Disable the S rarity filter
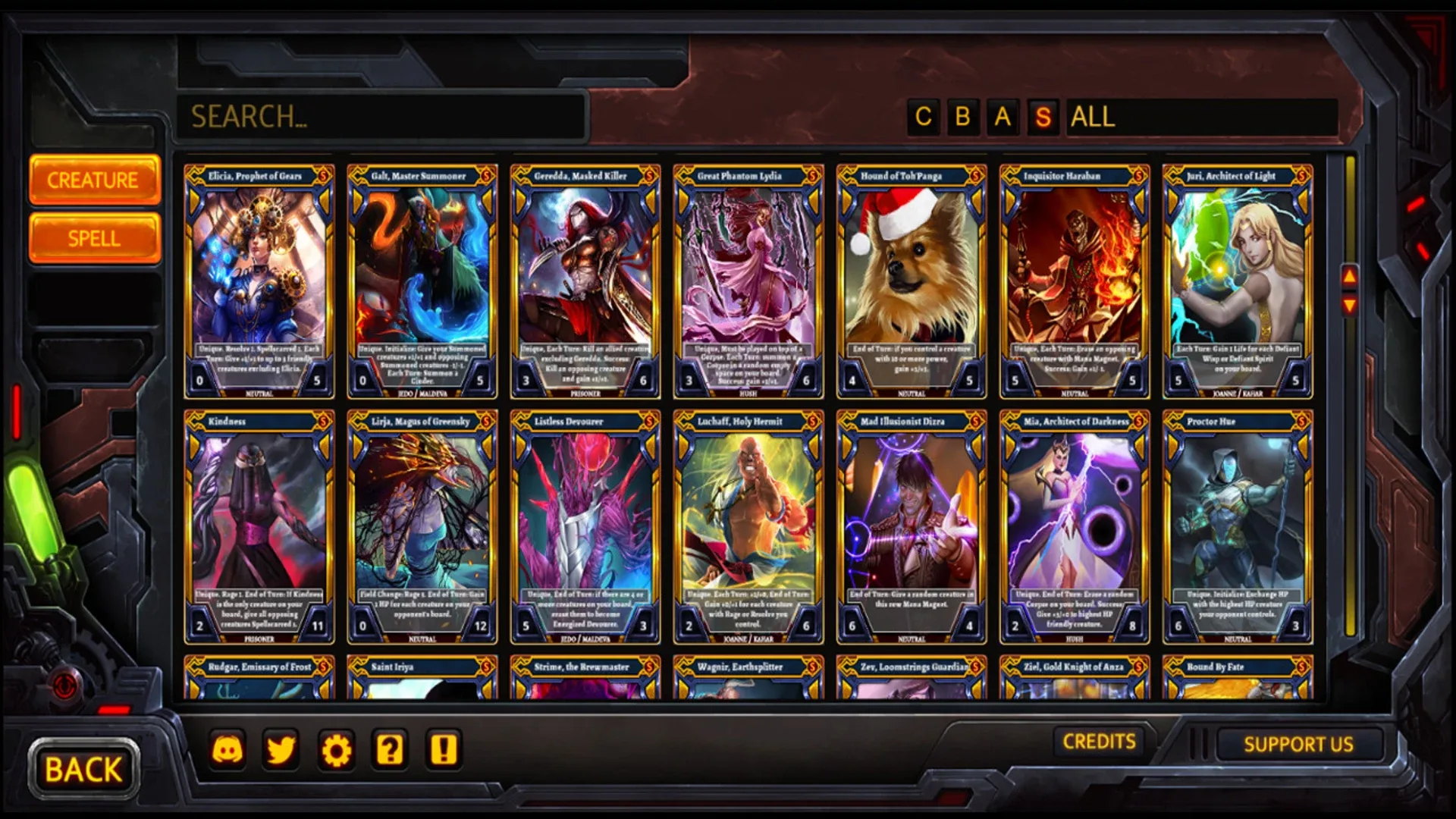The width and height of the screenshot is (1456, 819). click(1044, 118)
